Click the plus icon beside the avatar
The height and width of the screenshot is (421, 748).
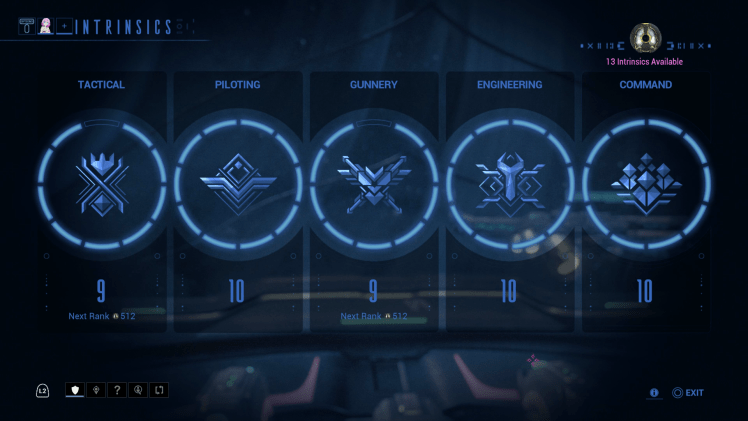(65, 26)
